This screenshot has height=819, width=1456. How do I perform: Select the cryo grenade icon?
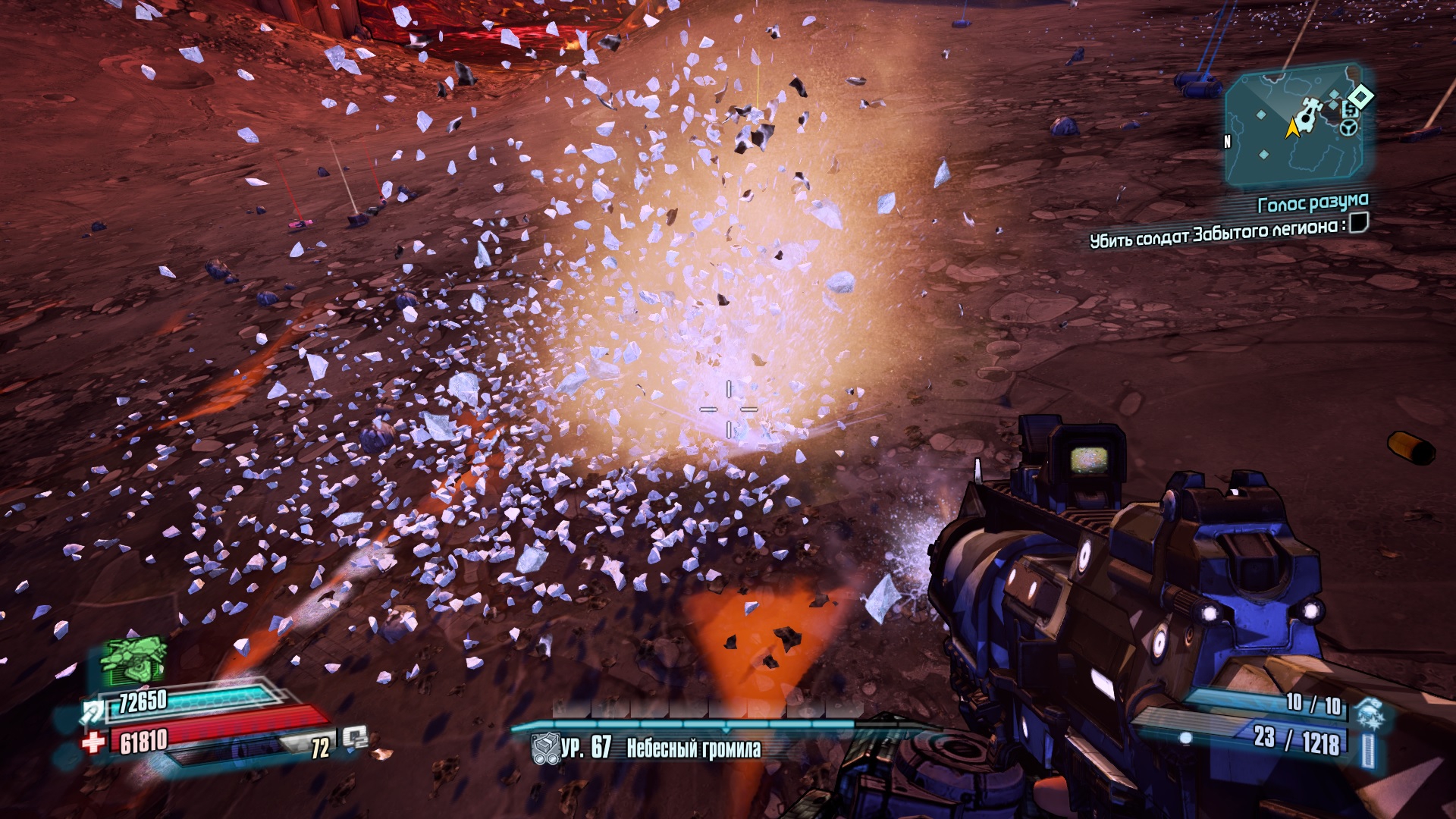click(x=1370, y=714)
